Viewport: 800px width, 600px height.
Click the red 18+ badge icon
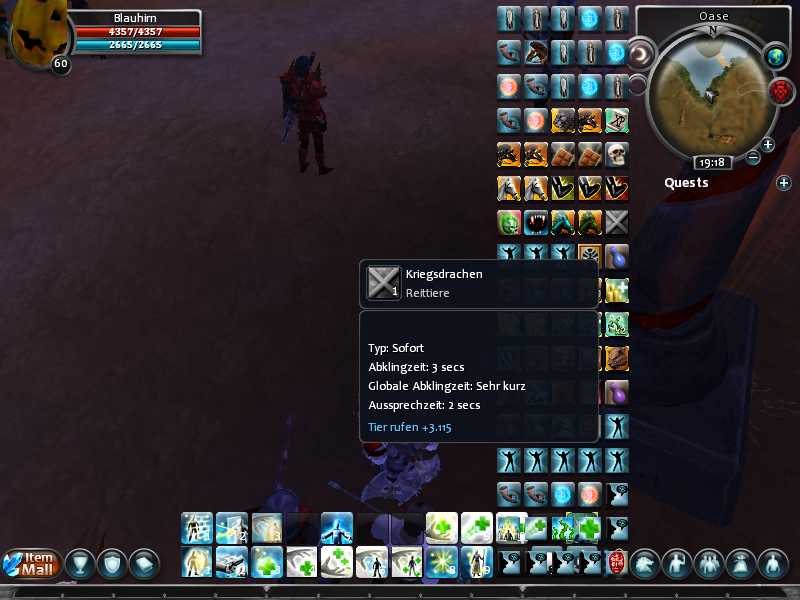[616, 562]
